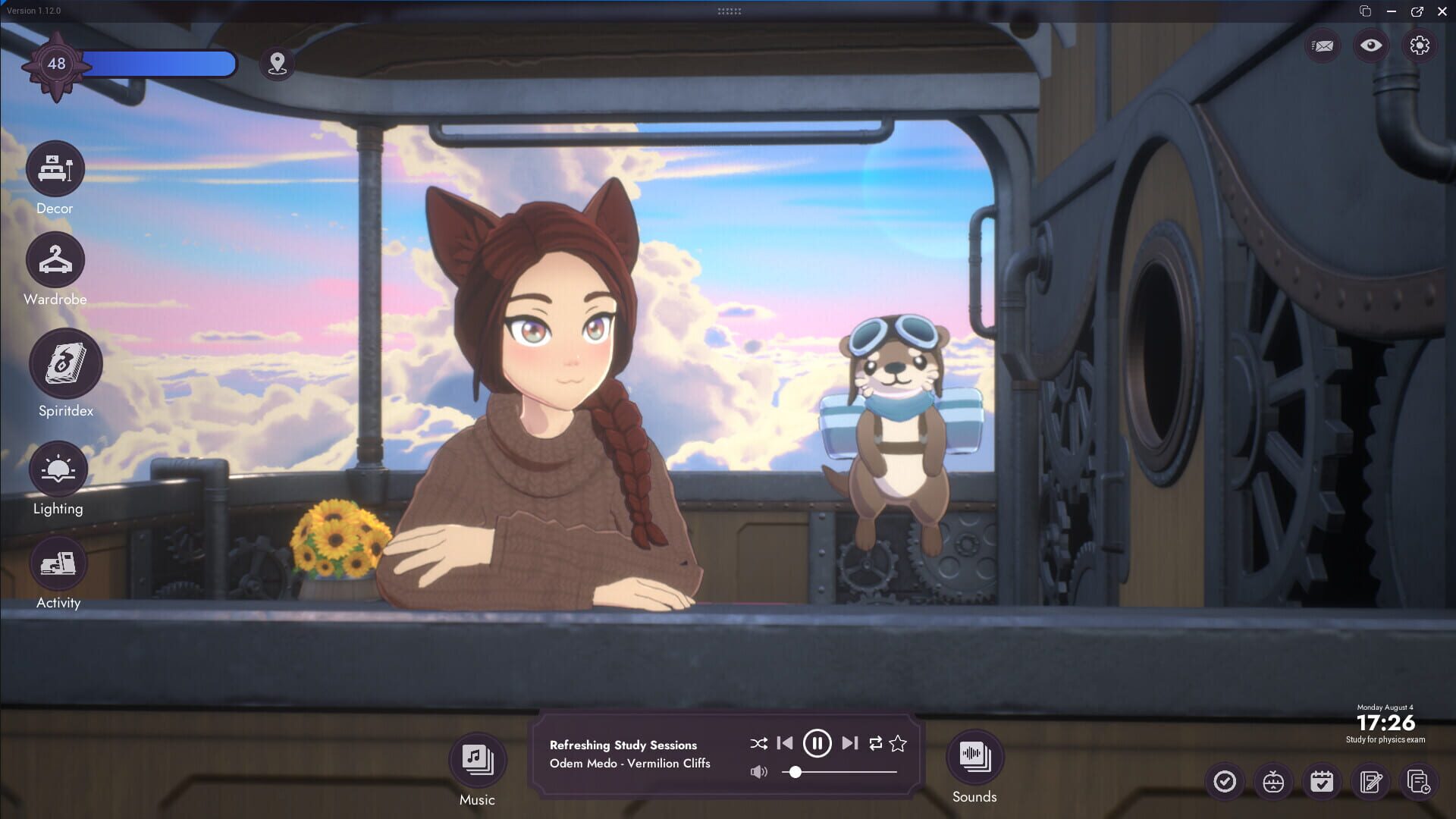The width and height of the screenshot is (1456, 819).
Task: Toggle UI visibility with the eye icon
Action: point(1370,45)
